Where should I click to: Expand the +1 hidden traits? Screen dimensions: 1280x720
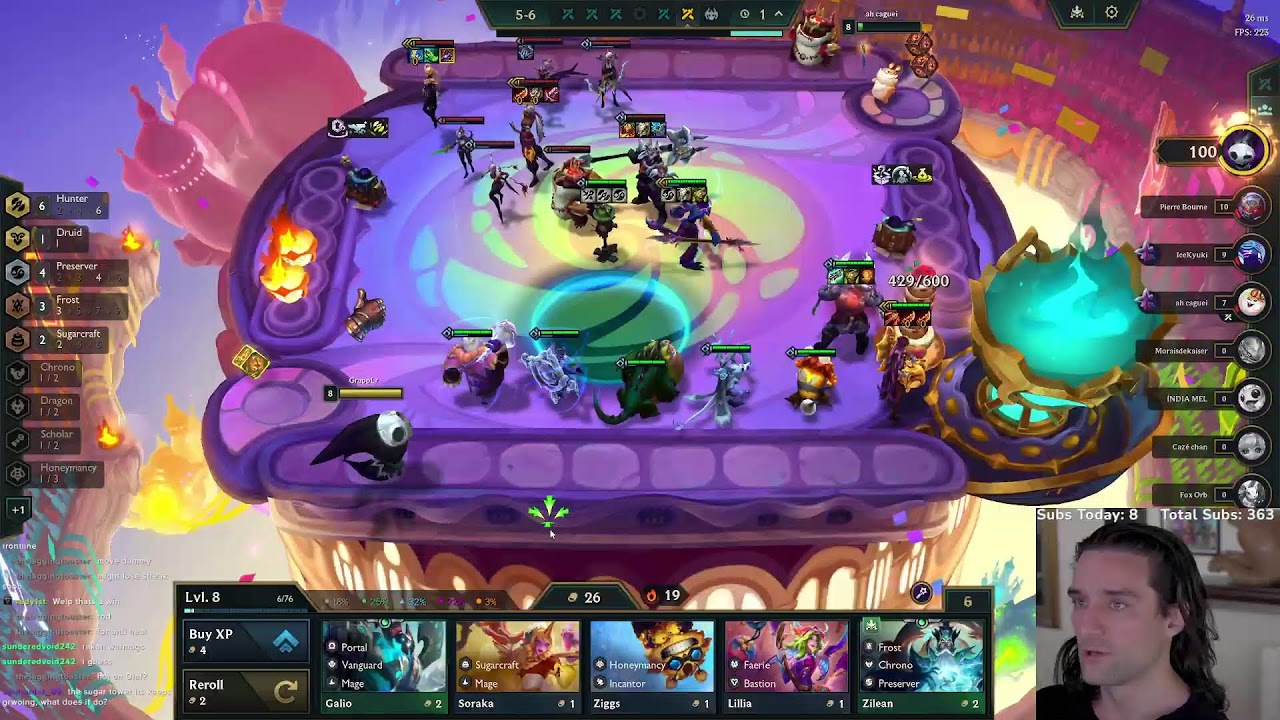[x=18, y=509]
